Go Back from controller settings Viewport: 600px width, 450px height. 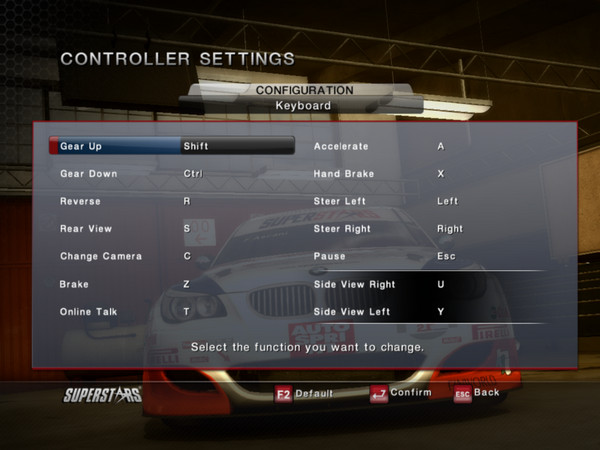tap(477, 393)
